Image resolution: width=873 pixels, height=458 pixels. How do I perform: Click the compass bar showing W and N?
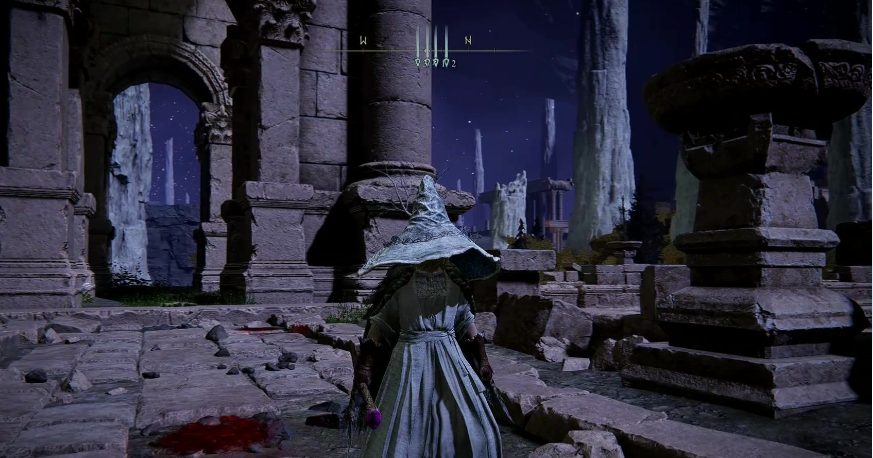tap(432, 46)
